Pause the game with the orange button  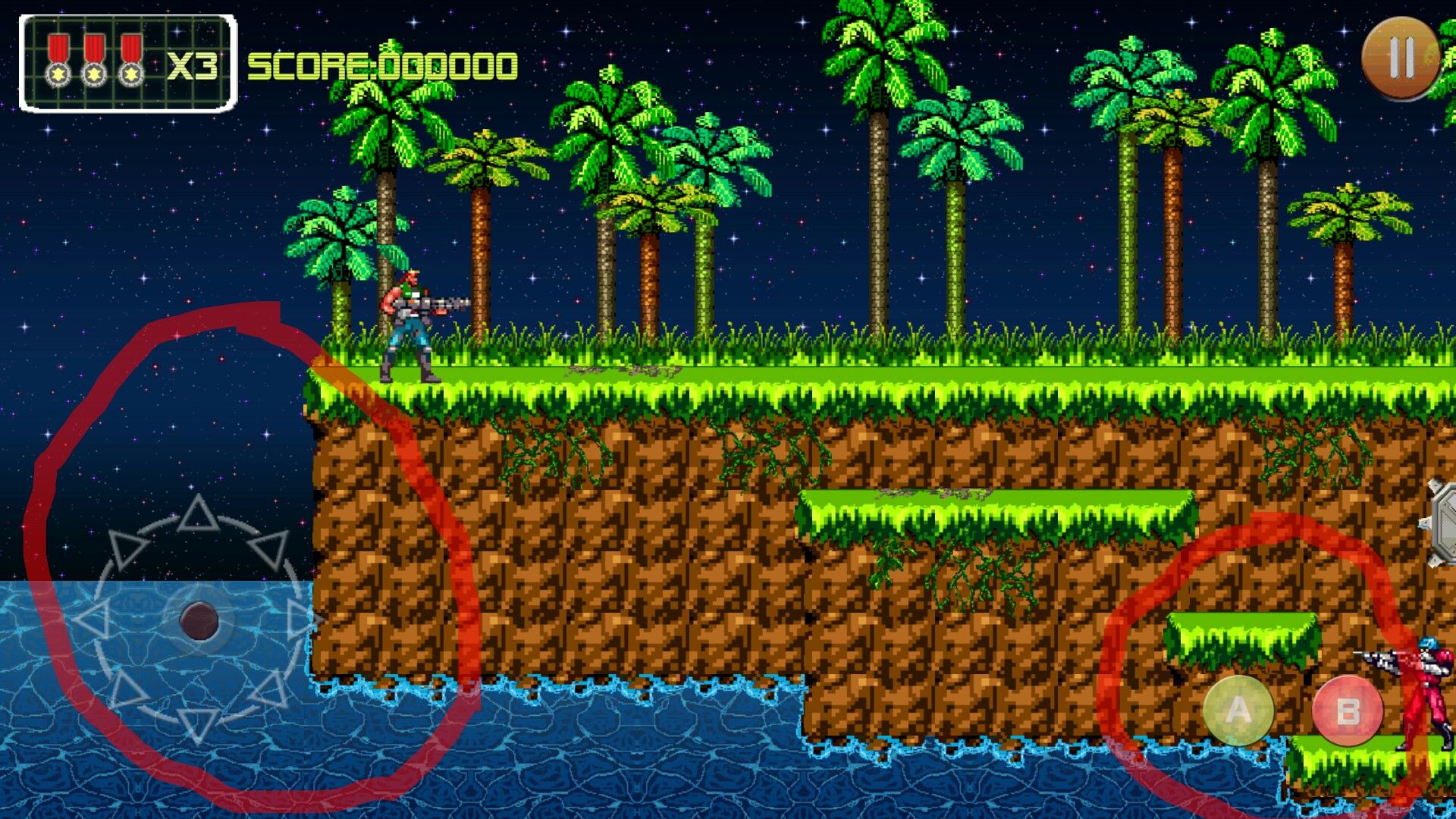[1401, 58]
